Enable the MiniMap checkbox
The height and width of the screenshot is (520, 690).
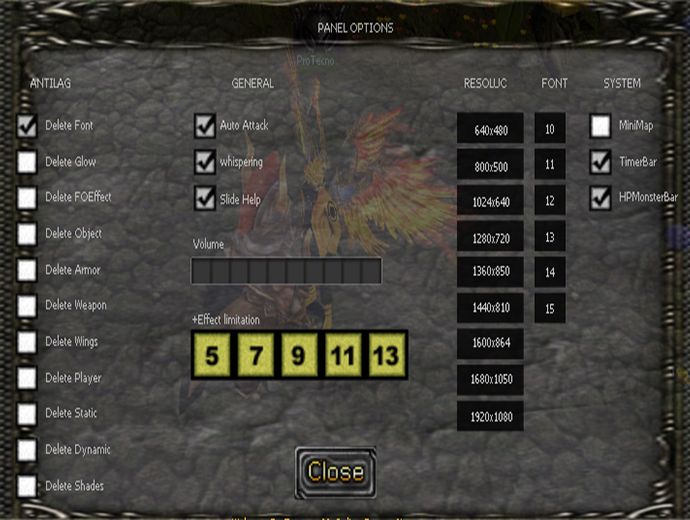pyautogui.click(x=600, y=126)
